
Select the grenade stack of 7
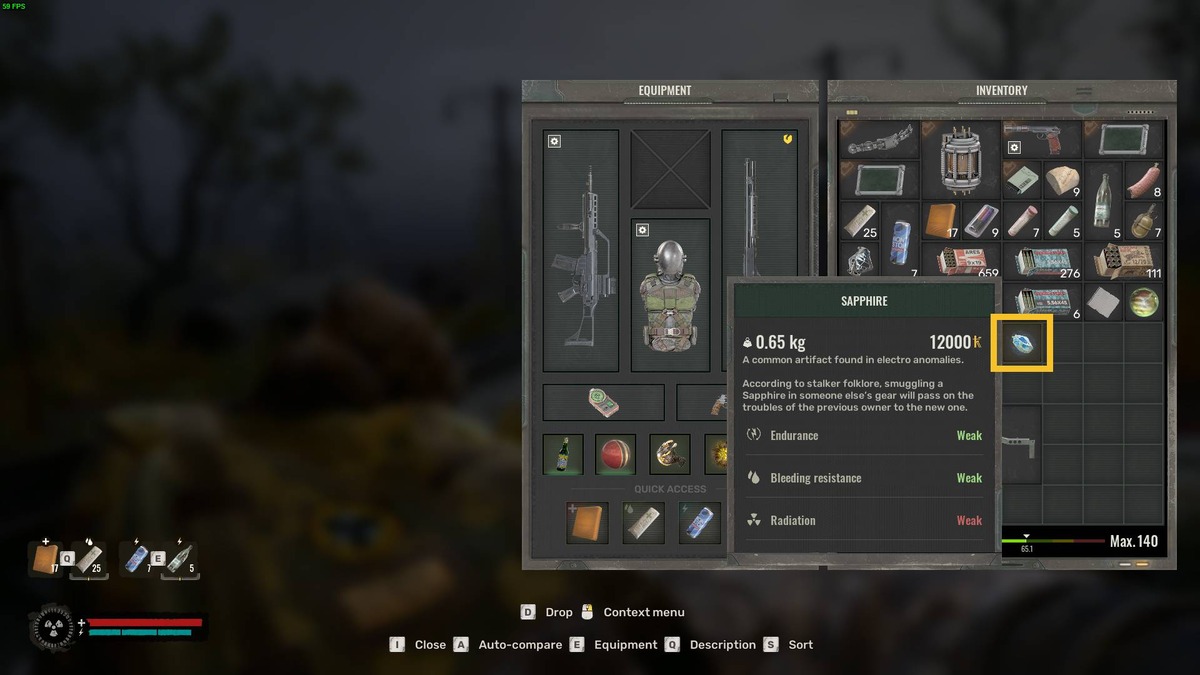1143,220
